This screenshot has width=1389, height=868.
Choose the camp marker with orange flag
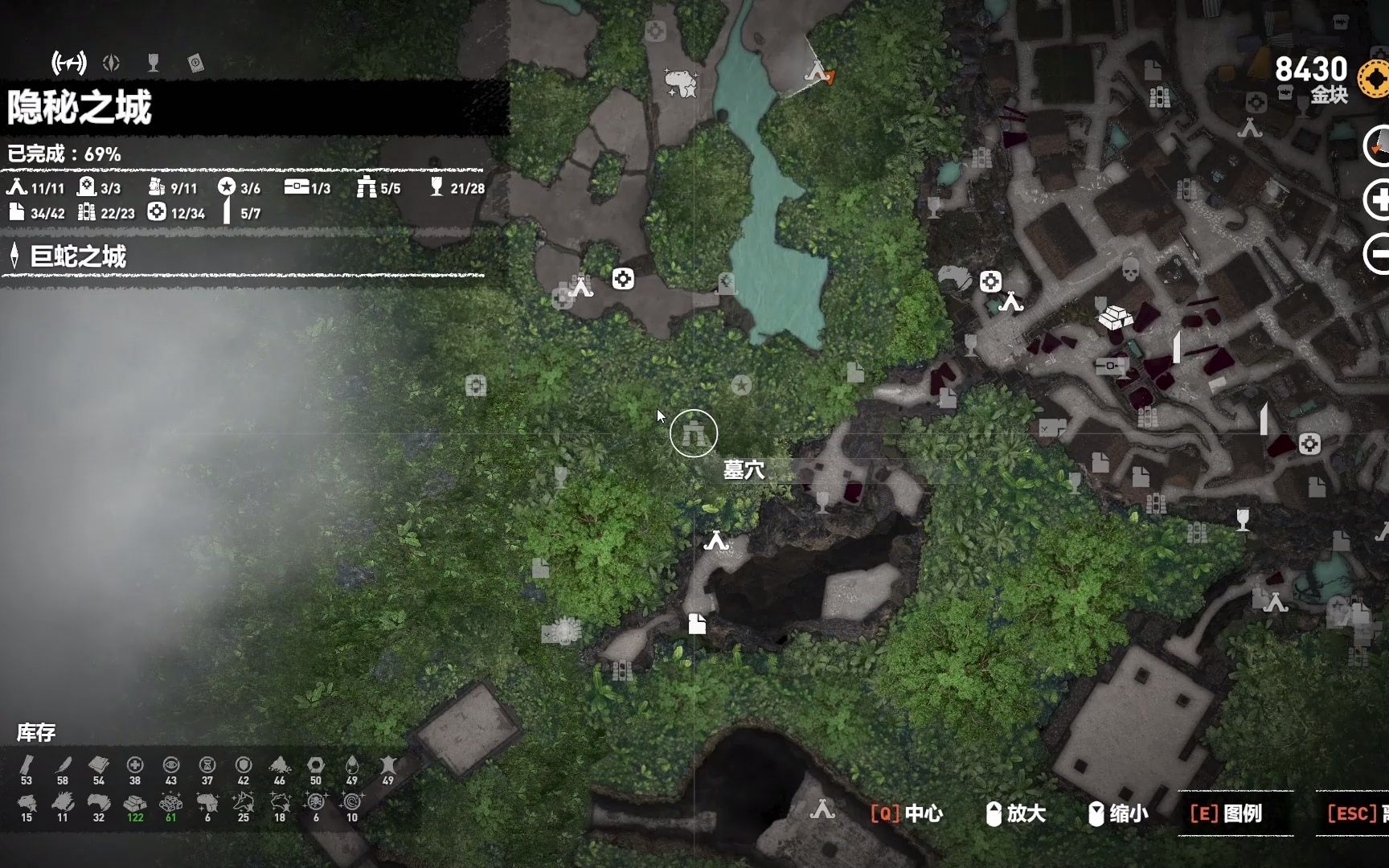[818, 72]
